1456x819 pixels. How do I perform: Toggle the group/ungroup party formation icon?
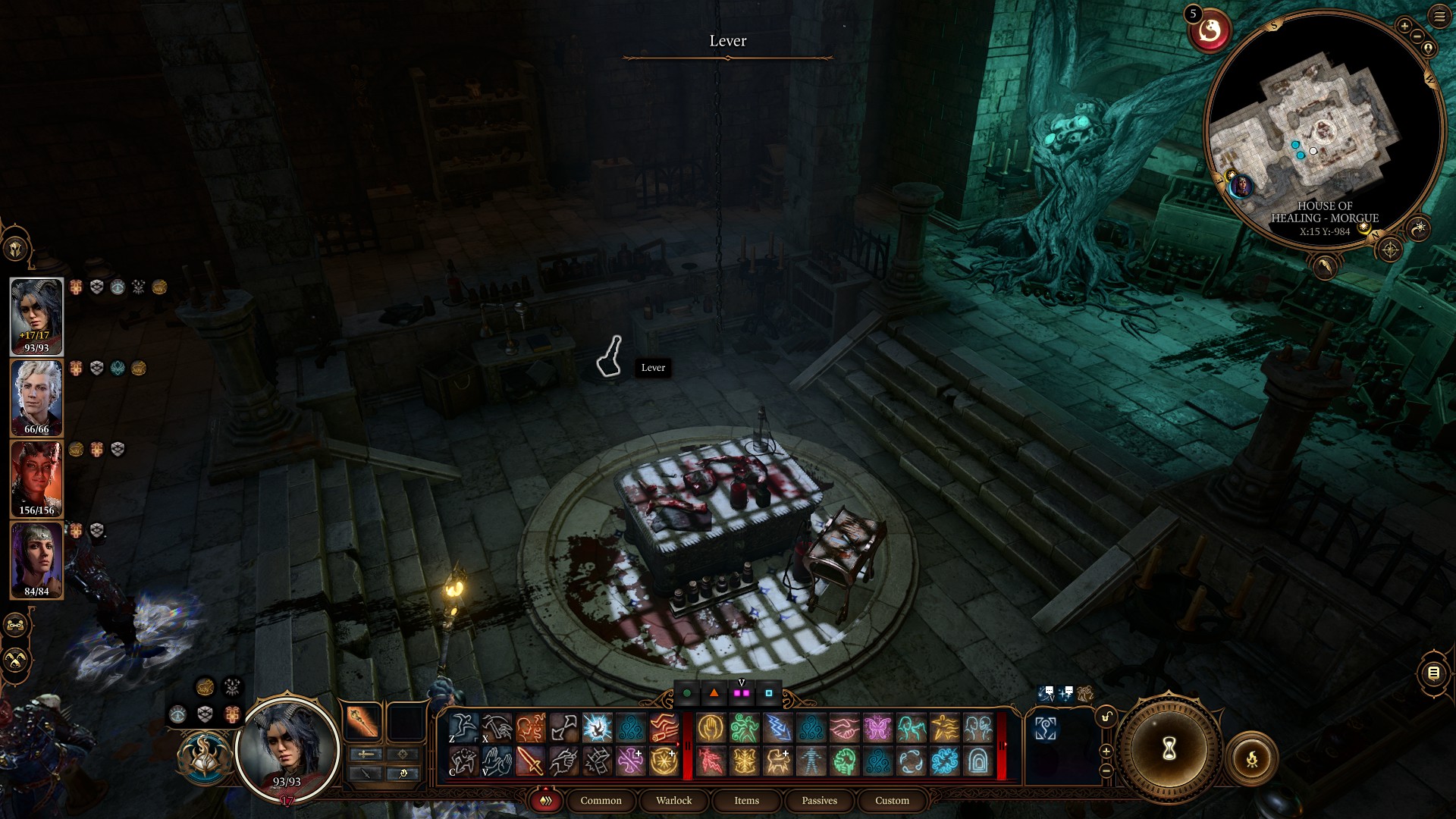point(14,625)
